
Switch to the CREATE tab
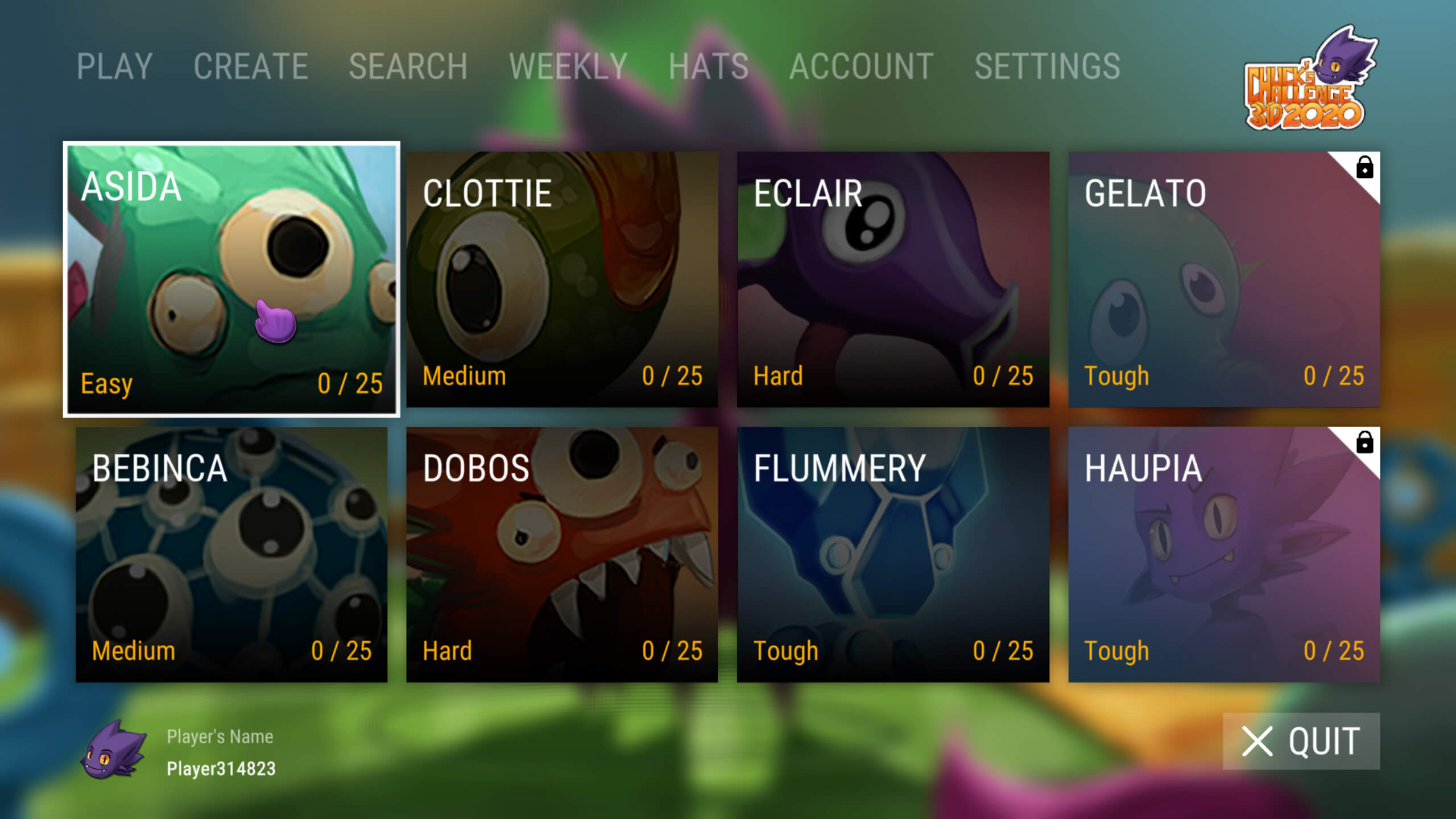(251, 67)
